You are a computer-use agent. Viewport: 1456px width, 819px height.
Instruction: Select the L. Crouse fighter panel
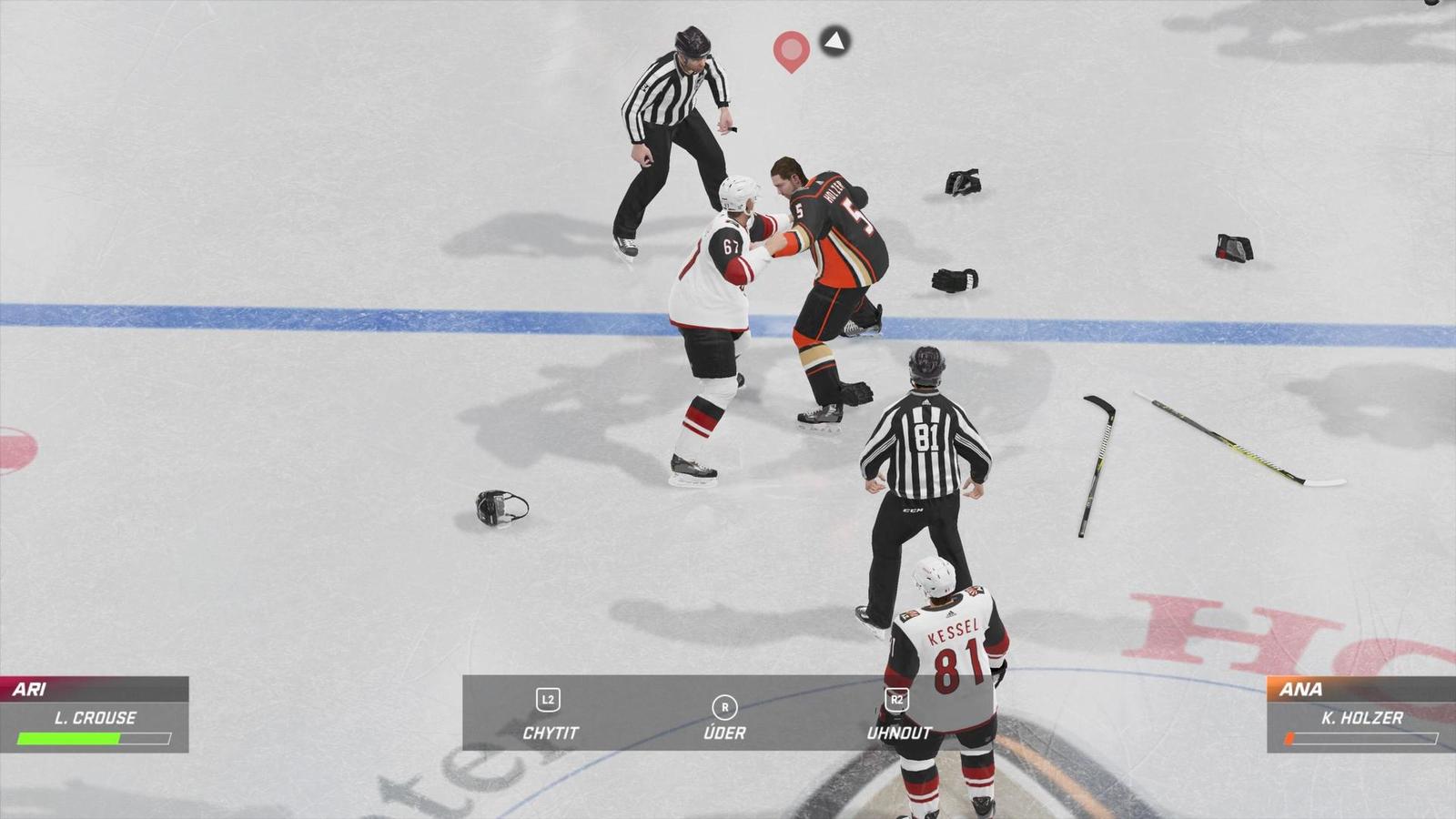coord(95,715)
